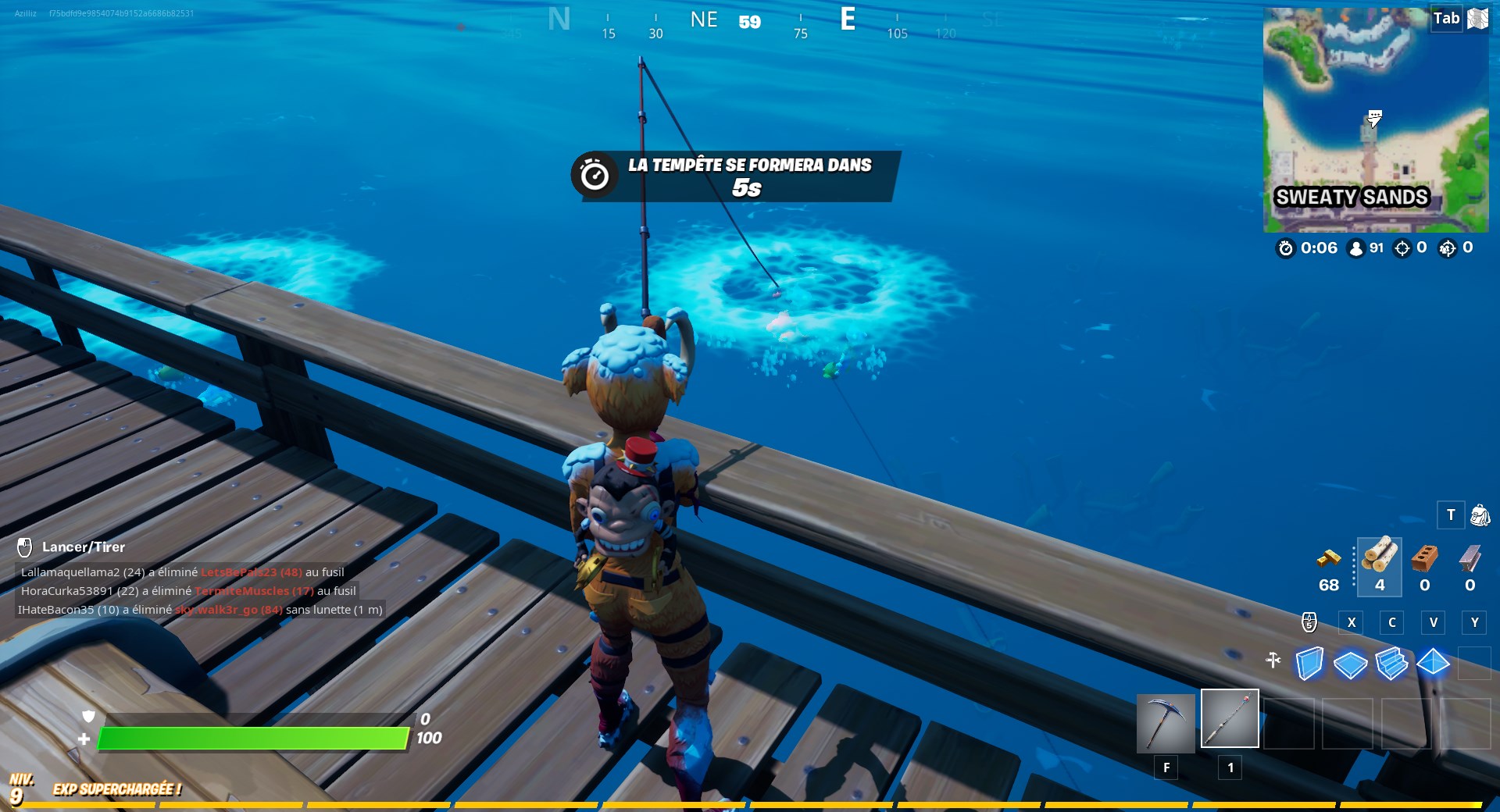Select the pickaxe slot bound to F
The height and width of the screenshot is (812, 1500).
(x=1166, y=718)
